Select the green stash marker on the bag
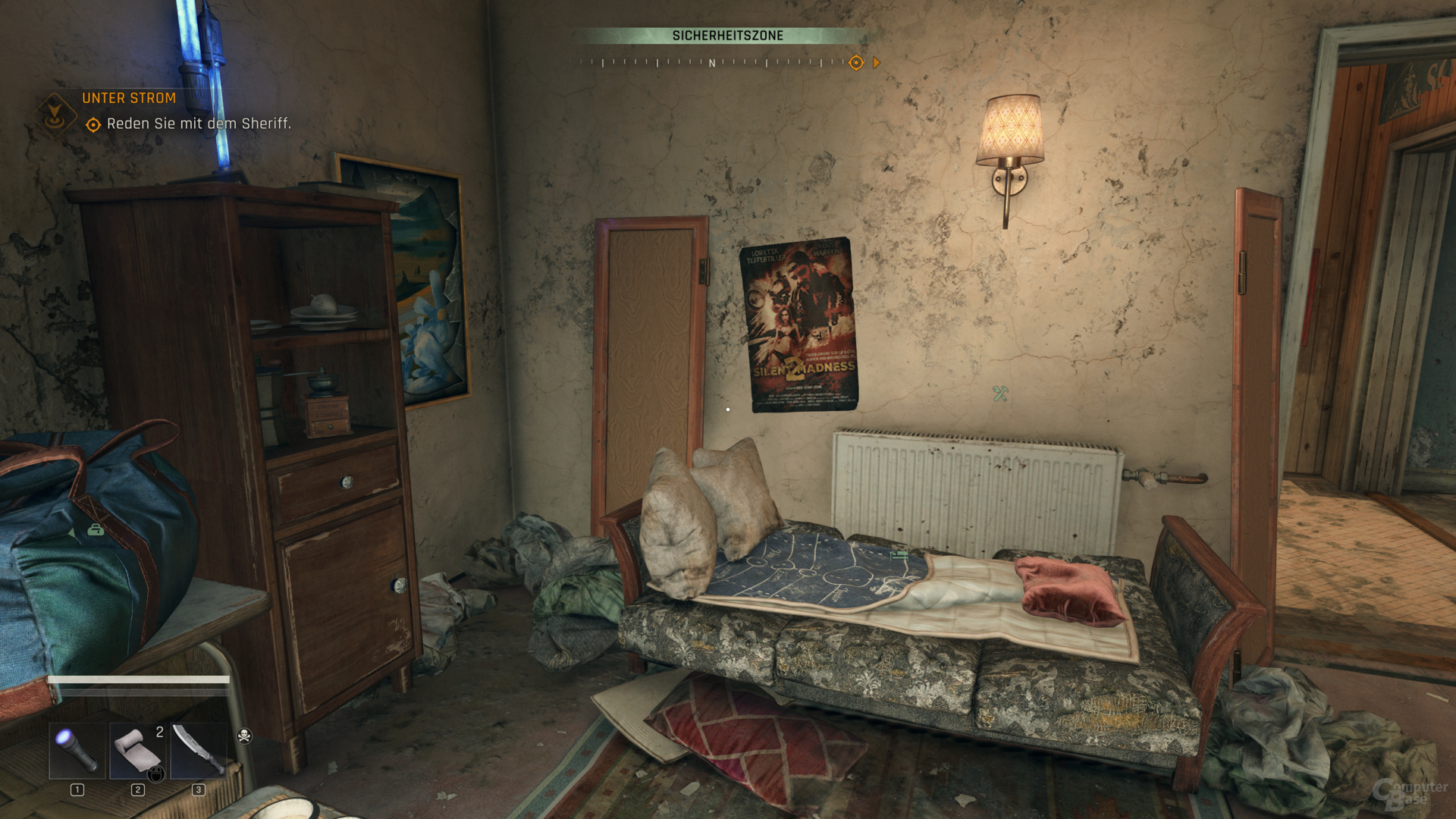1456x819 pixels. [96, 530]
